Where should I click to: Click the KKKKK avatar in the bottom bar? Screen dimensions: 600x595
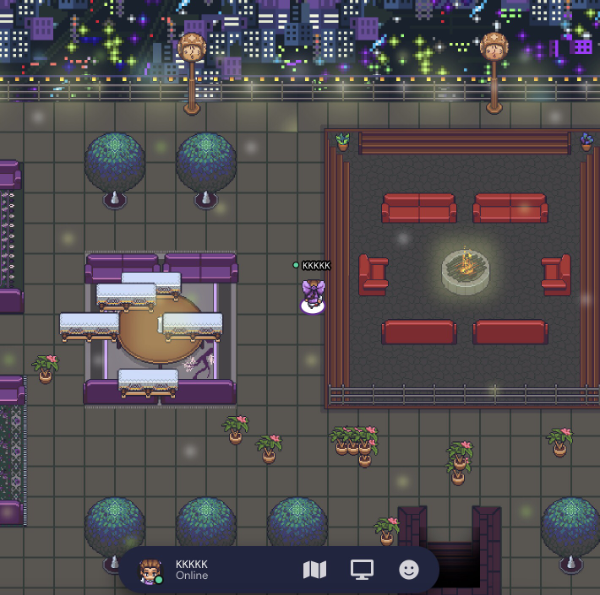[151, 571]
